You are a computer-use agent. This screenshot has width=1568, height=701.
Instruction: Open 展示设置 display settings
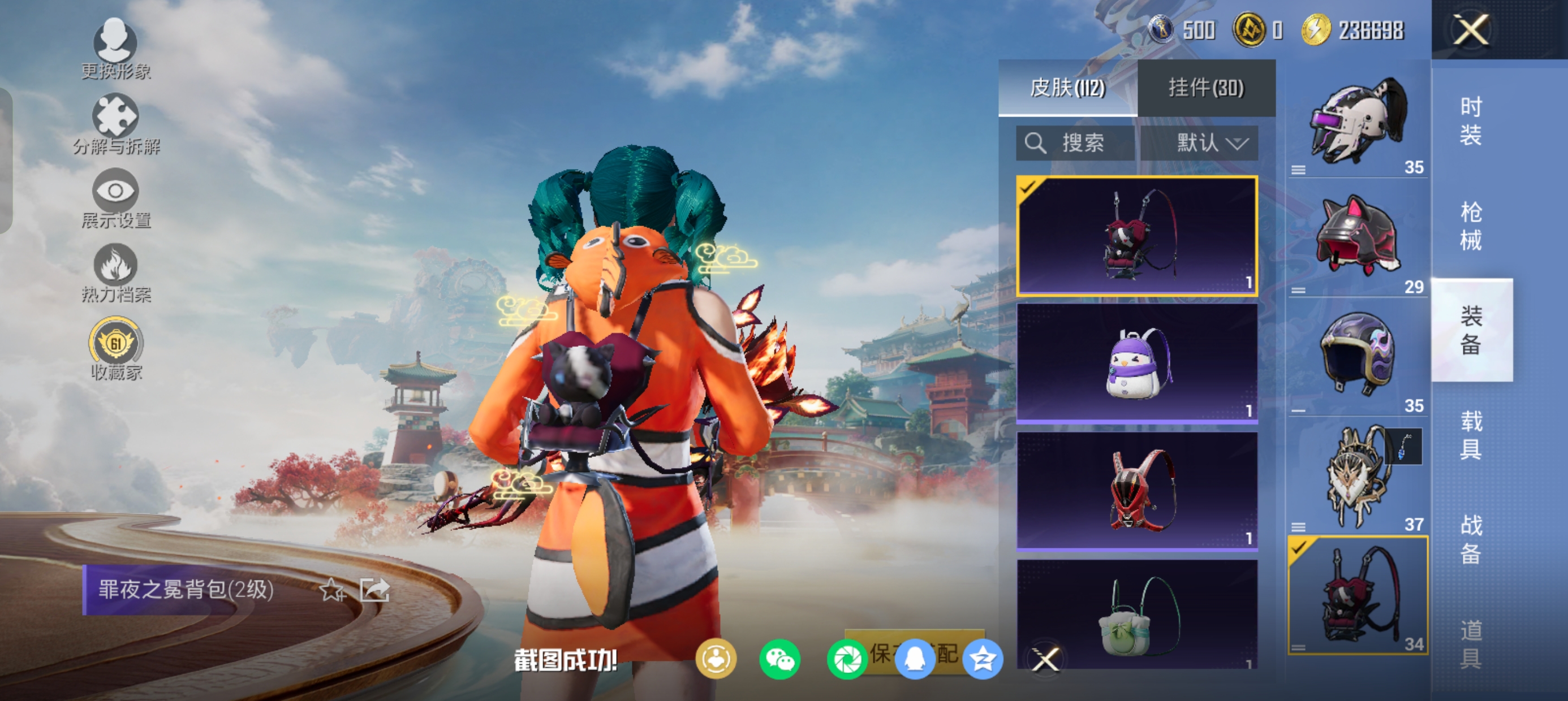(x=115, y=199)
